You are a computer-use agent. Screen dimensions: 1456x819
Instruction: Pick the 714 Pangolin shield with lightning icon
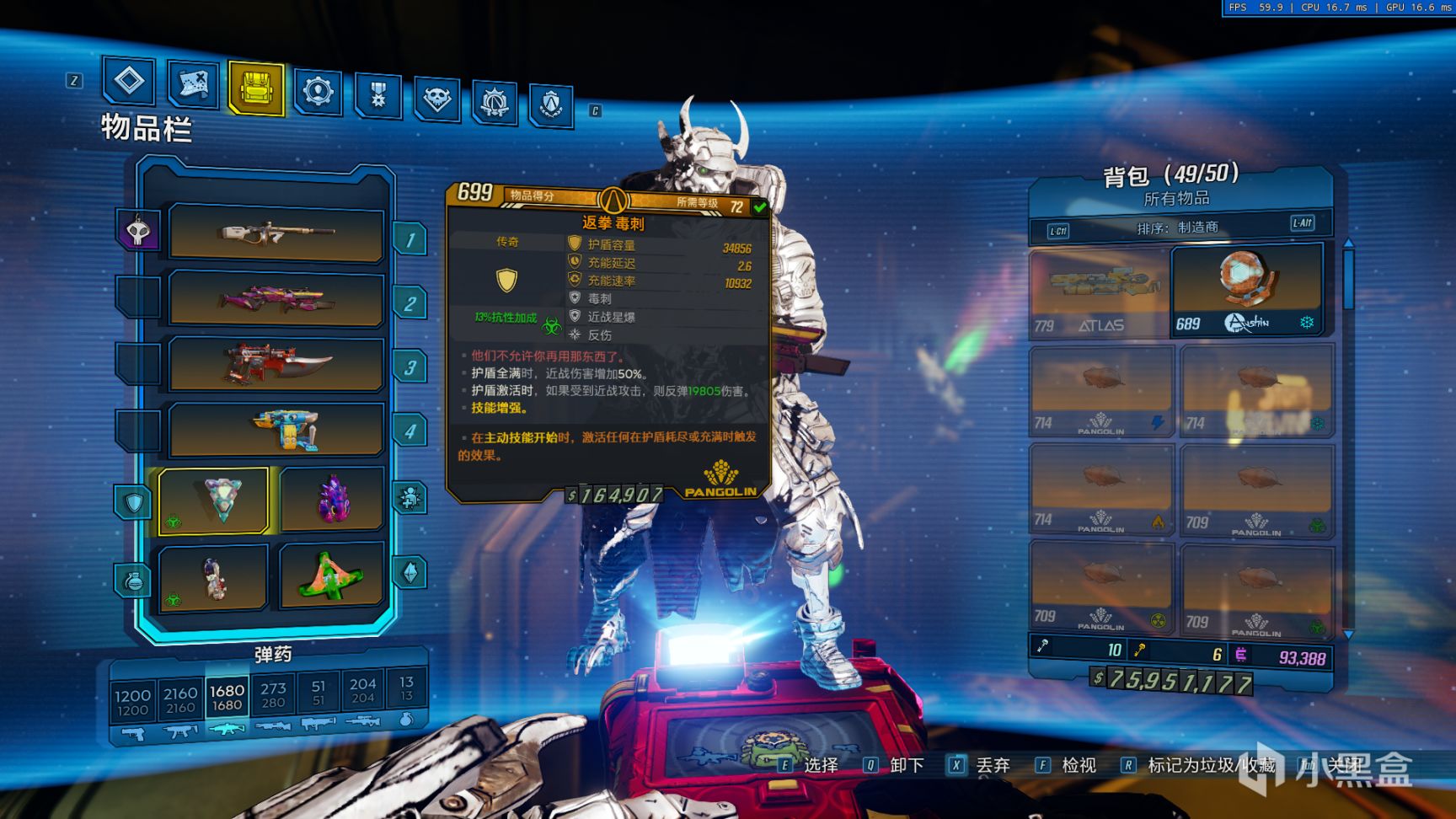(1100, 390)
